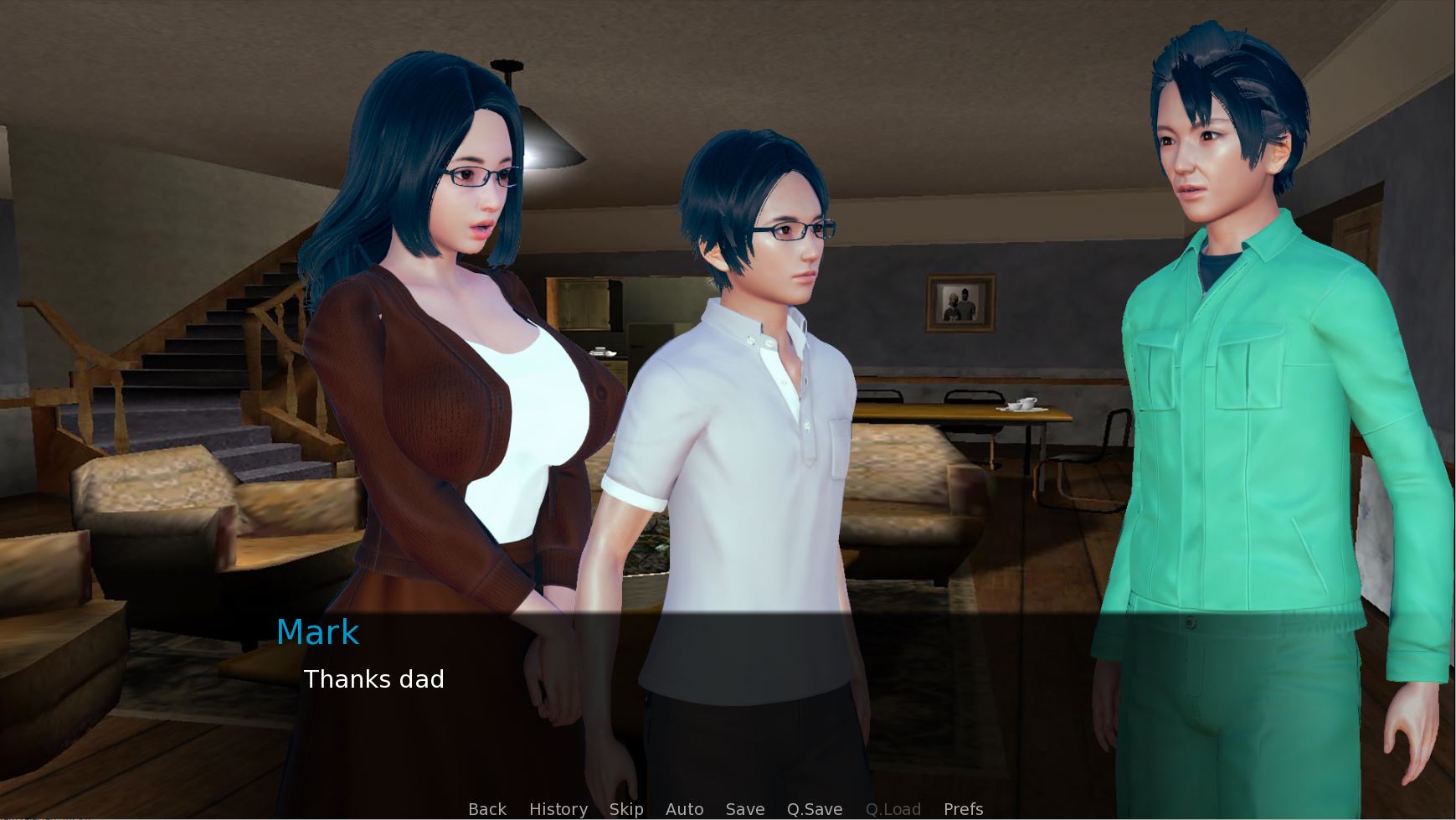Quick save with Q.Save
The height and width of the screenshot is (820, 1456).
pos(814,809)
